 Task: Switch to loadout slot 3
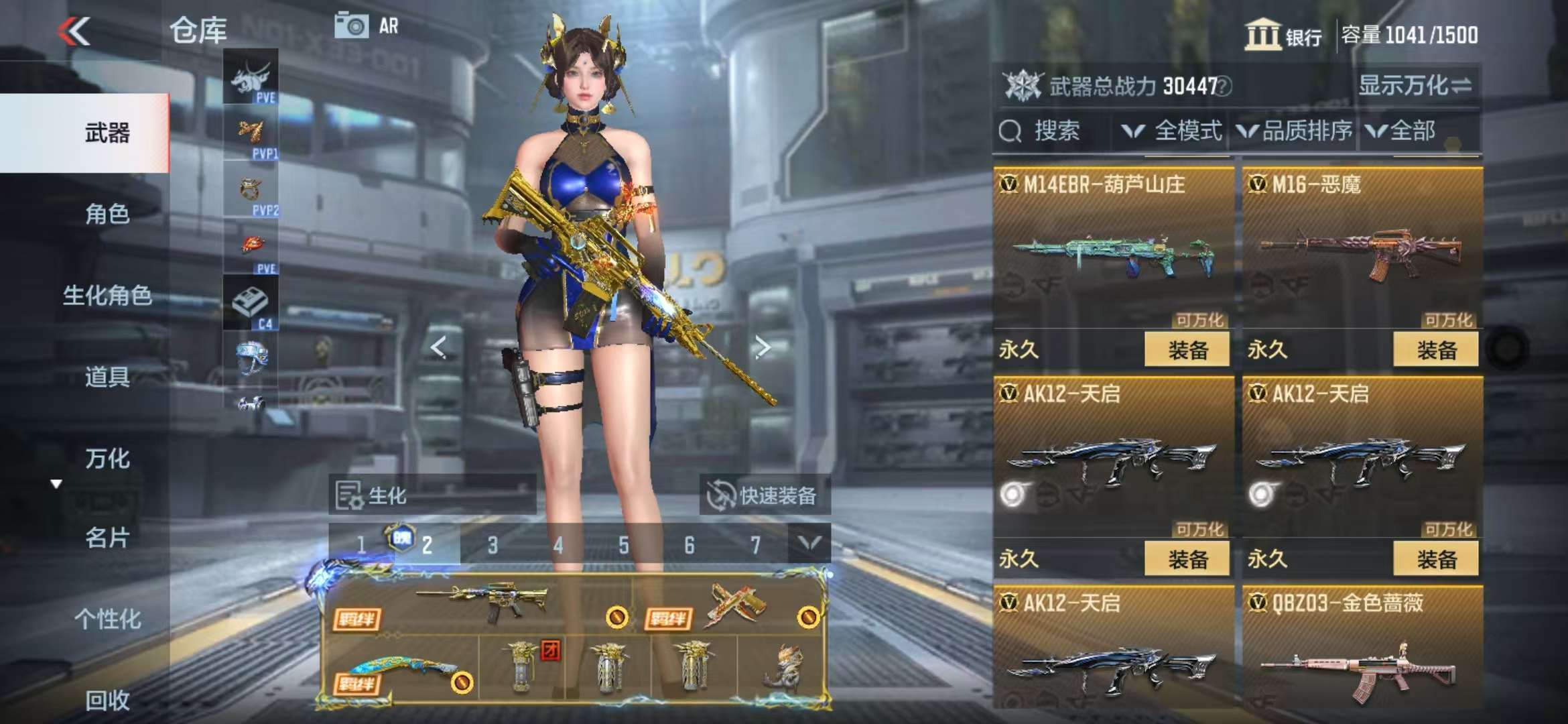click(493, 545)
